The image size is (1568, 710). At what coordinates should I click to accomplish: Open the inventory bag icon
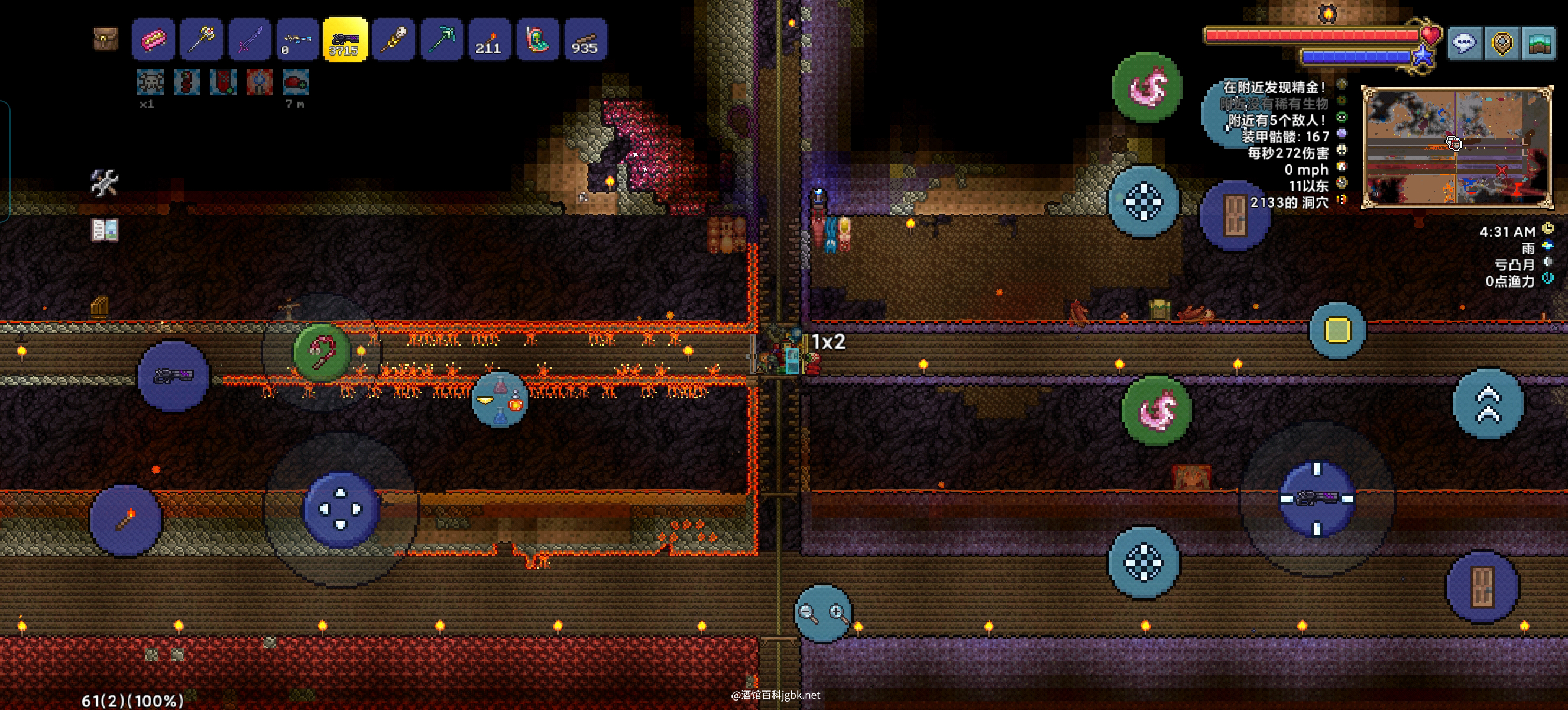[105, 39]
